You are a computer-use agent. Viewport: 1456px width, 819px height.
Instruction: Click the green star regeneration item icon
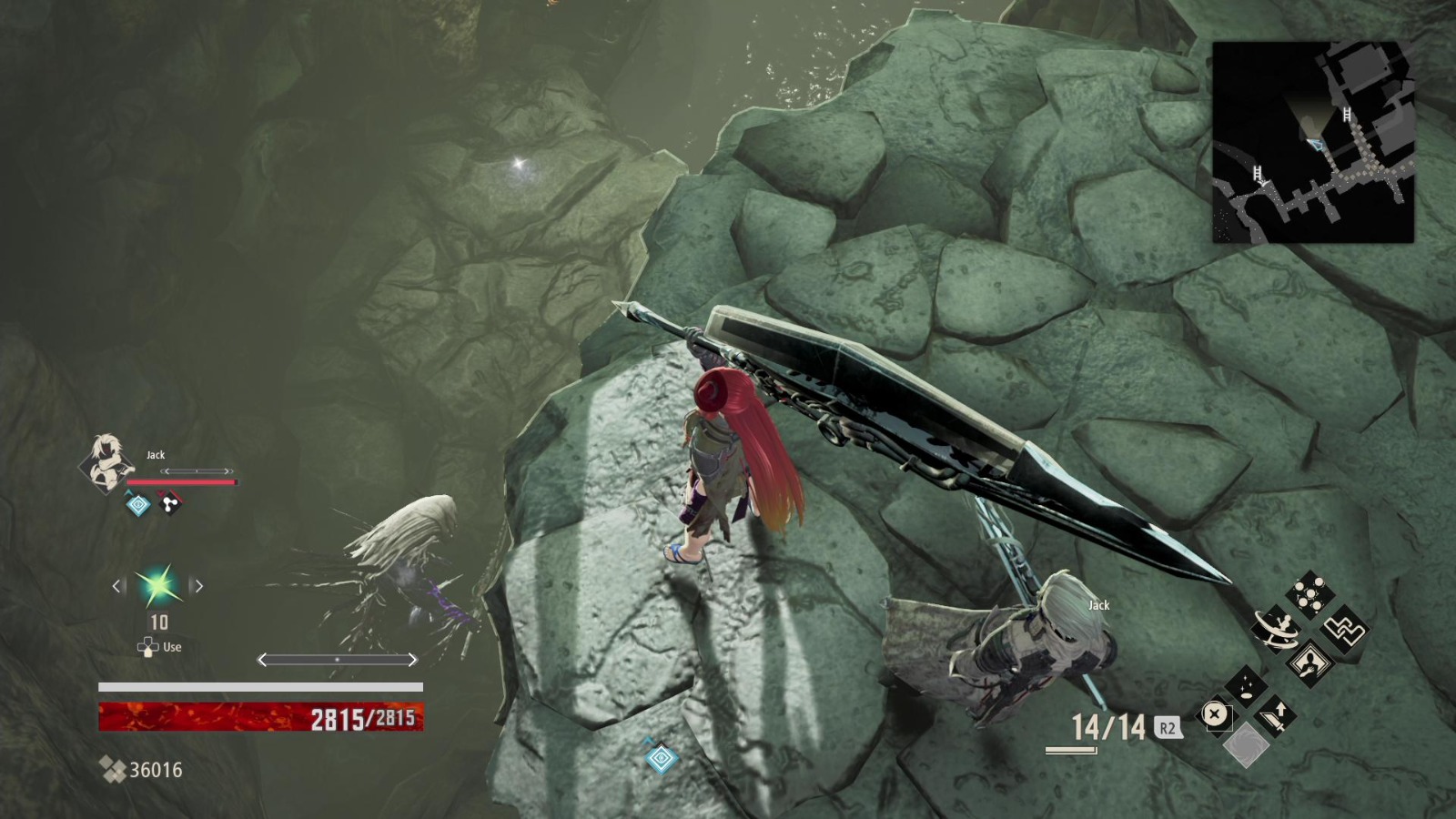coord(159,584)
